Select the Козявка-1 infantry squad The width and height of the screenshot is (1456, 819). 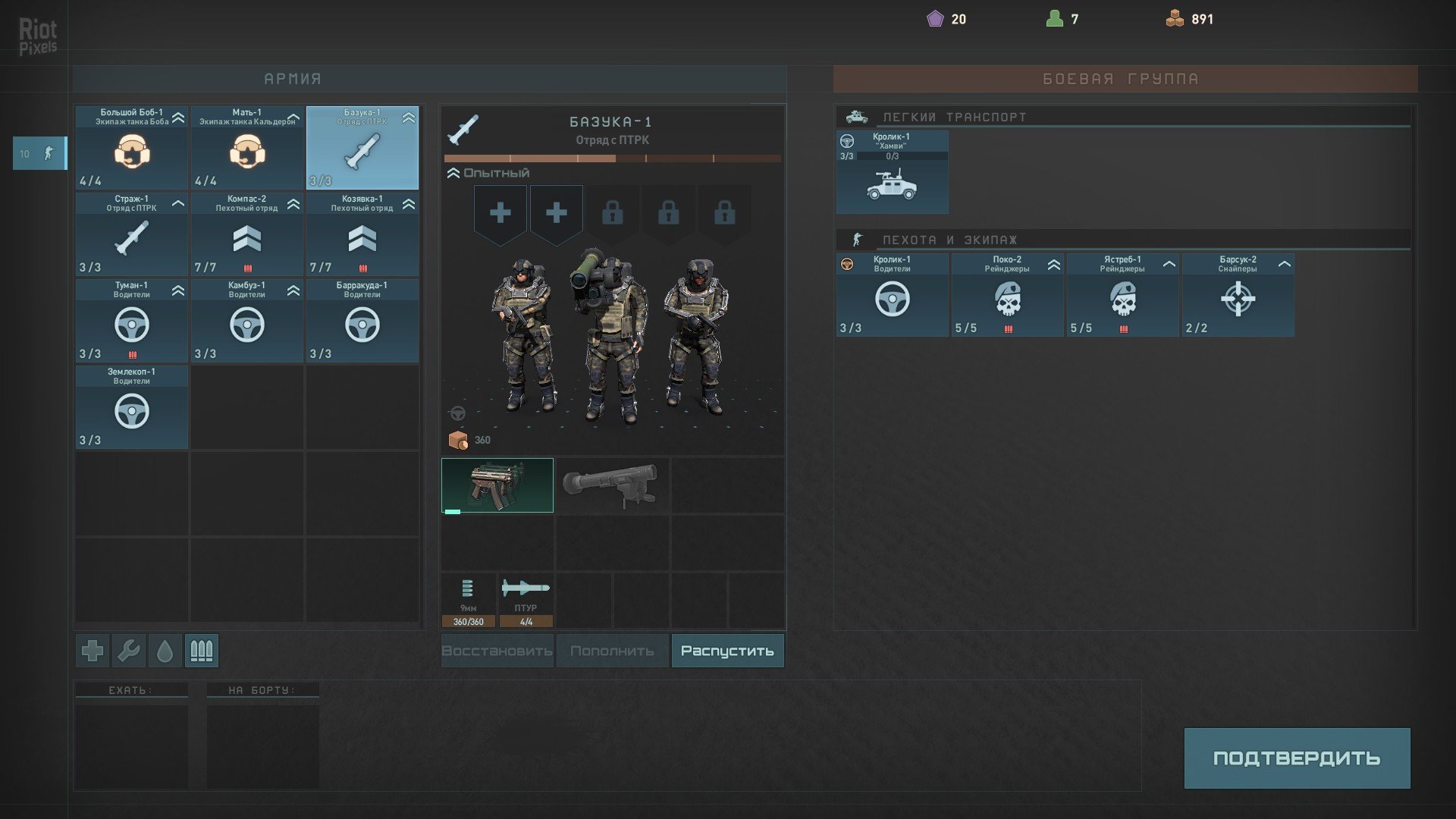point(362,234)
